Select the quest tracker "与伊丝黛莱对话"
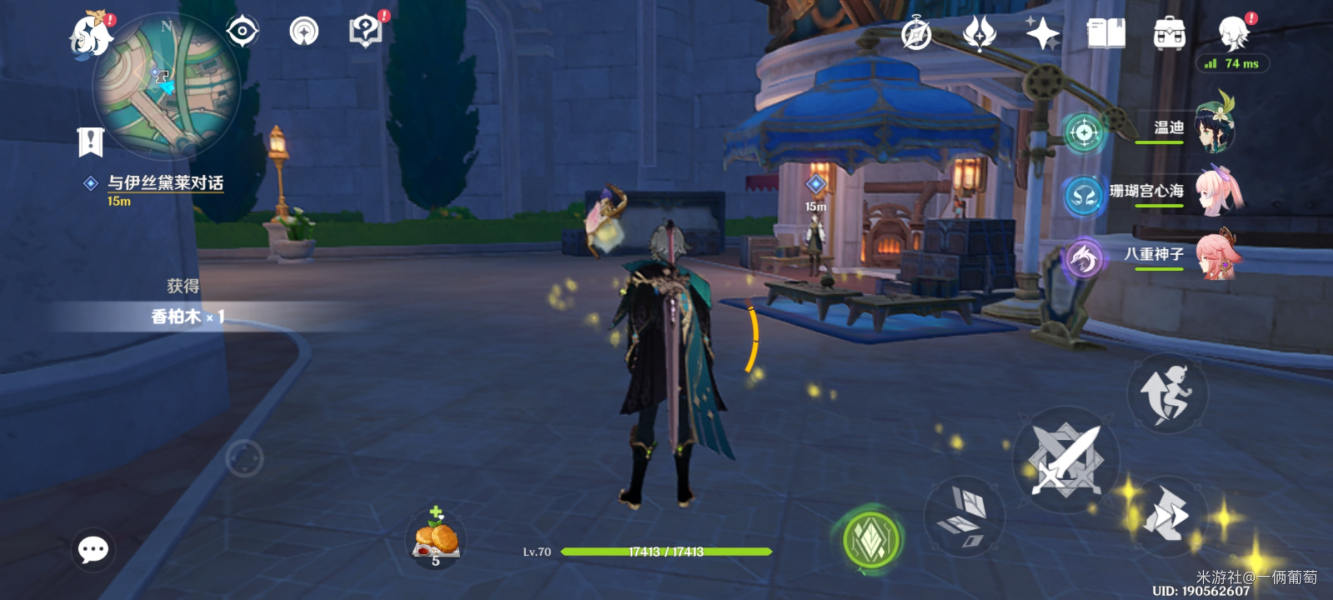This screenshot has width=1333, height=600. (166, 184)
